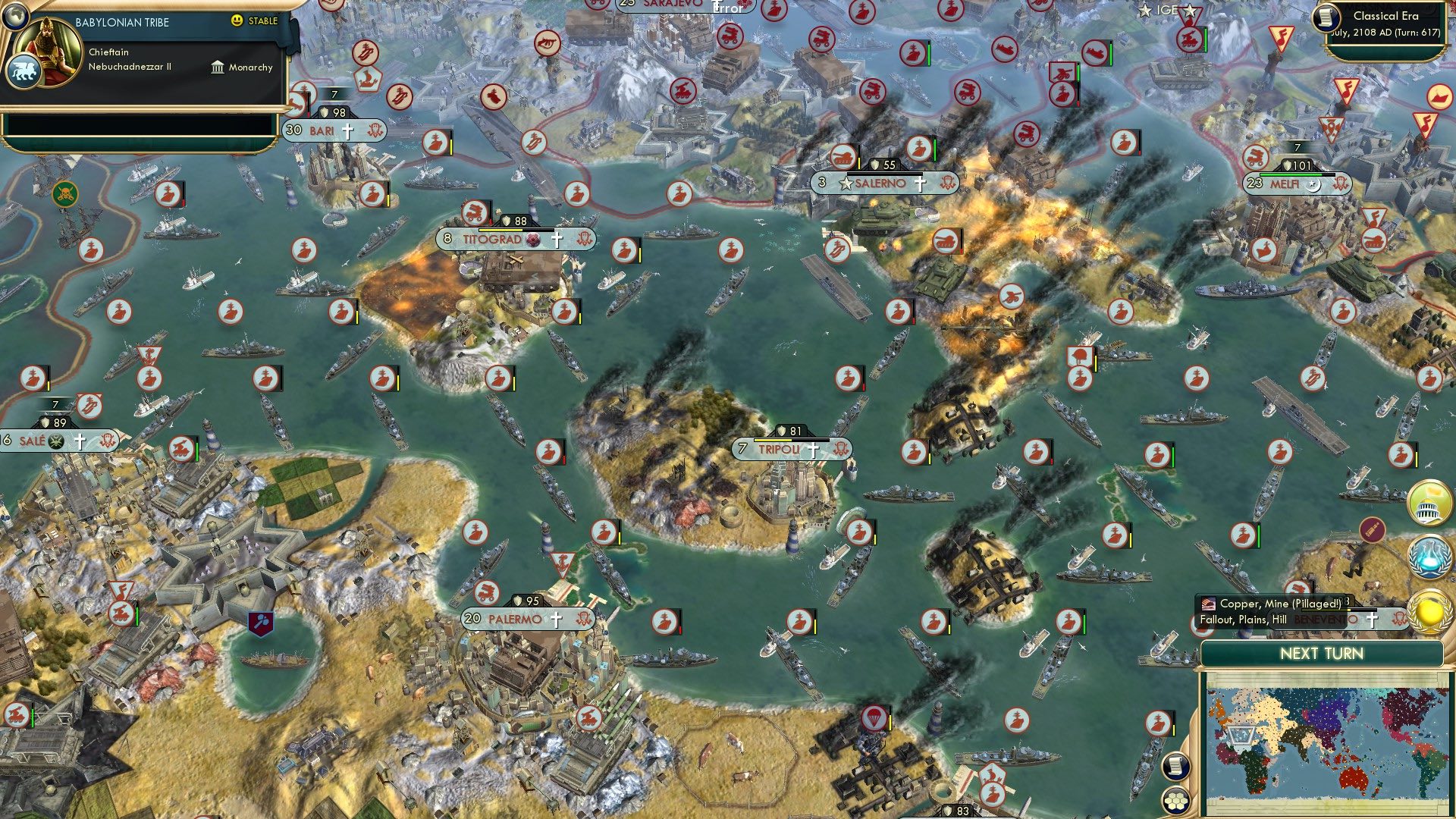The height and width of the screenshot is (819, 1456).
Task: Click the Monarchy government building icon
Action: [x=218, y=67]
